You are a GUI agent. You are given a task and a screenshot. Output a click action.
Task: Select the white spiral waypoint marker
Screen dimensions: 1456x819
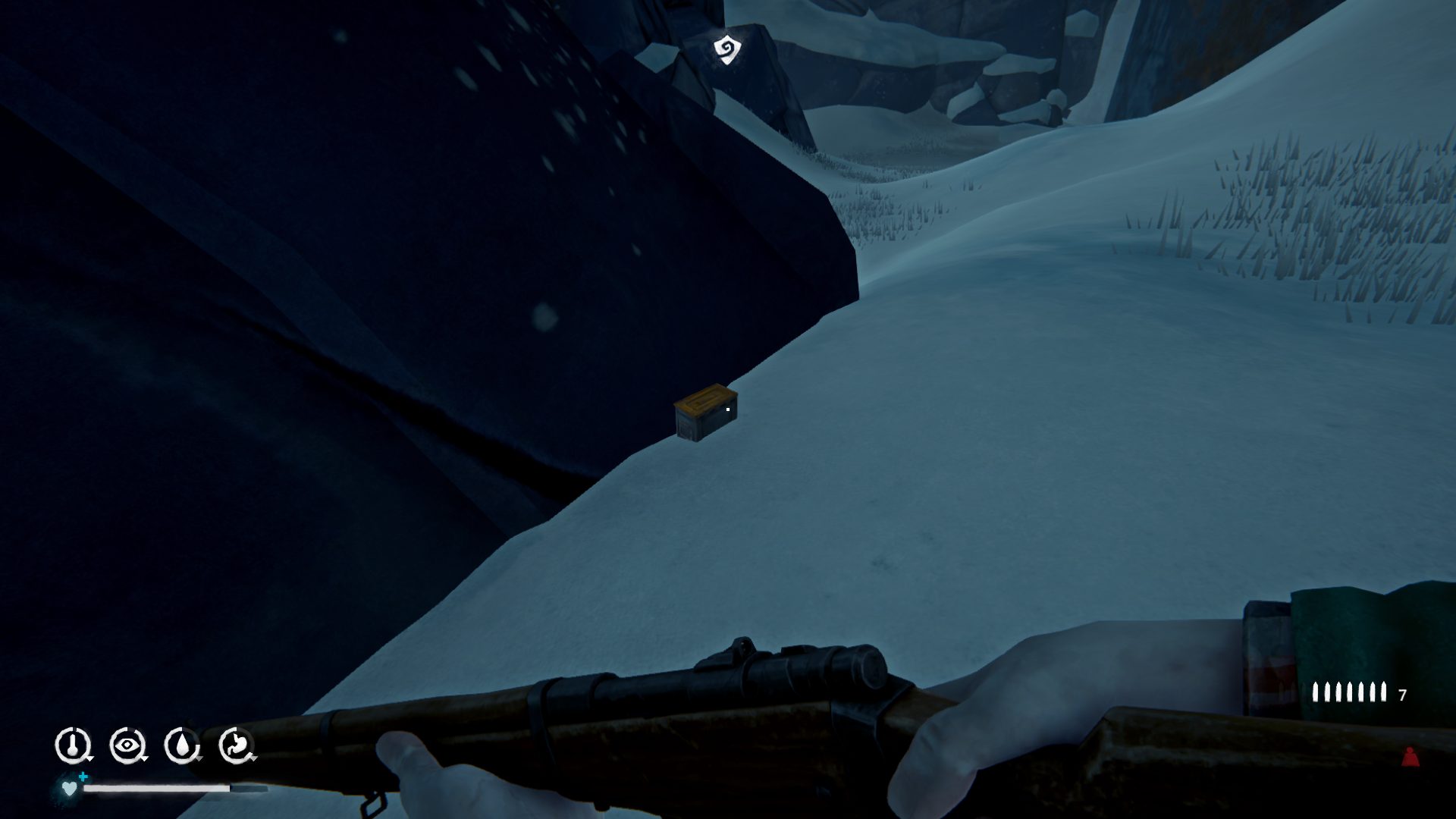[726, 50]
